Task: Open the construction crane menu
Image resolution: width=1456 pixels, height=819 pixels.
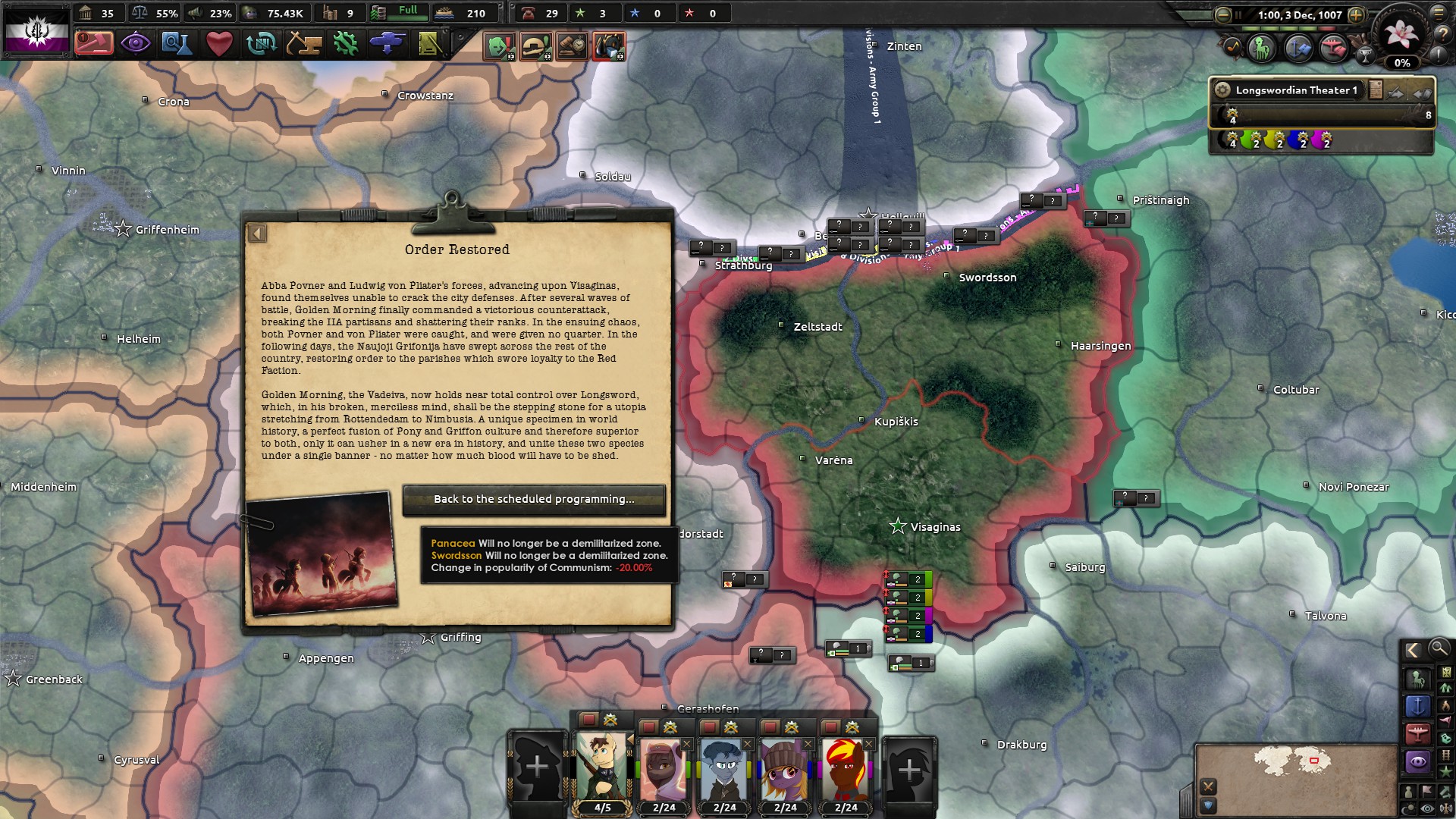Action: (x=303, y=43)
